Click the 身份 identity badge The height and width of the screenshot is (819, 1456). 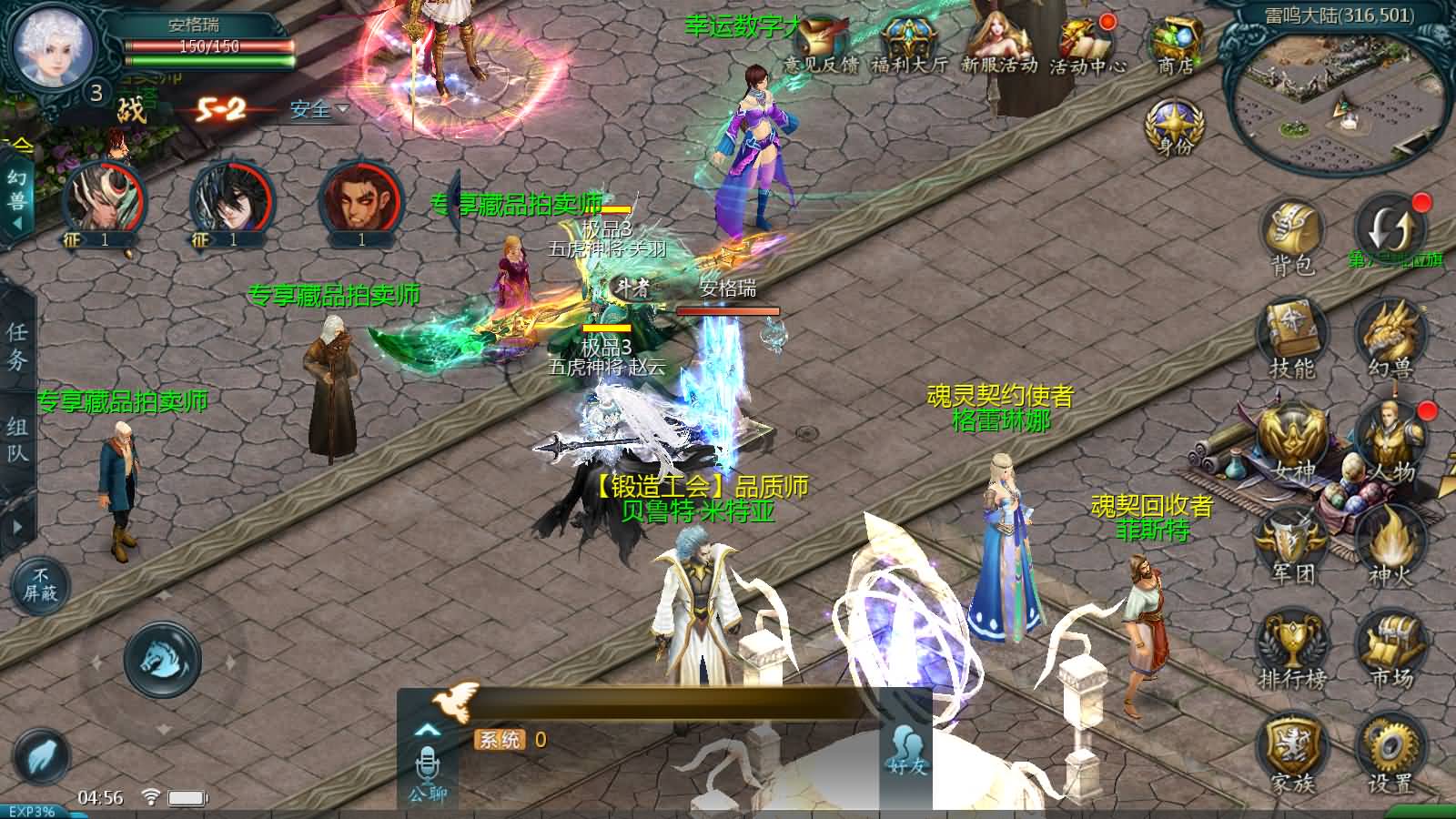point(1174,126)
